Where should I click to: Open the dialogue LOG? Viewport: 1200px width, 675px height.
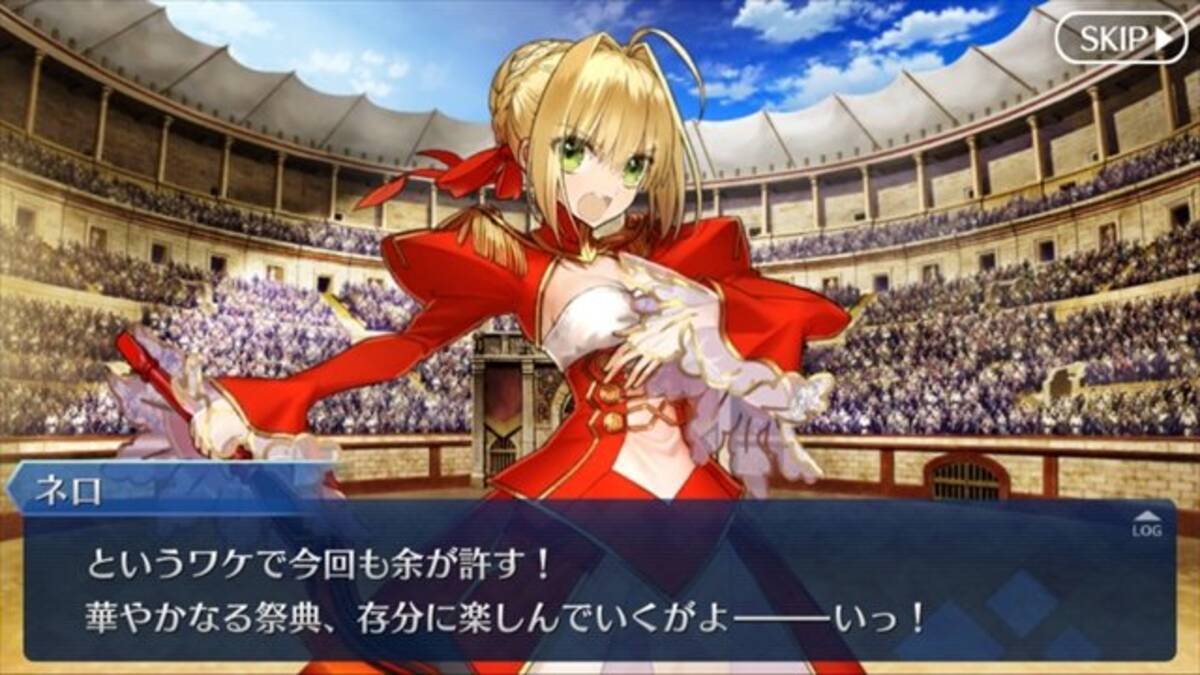click(1146, 526)
